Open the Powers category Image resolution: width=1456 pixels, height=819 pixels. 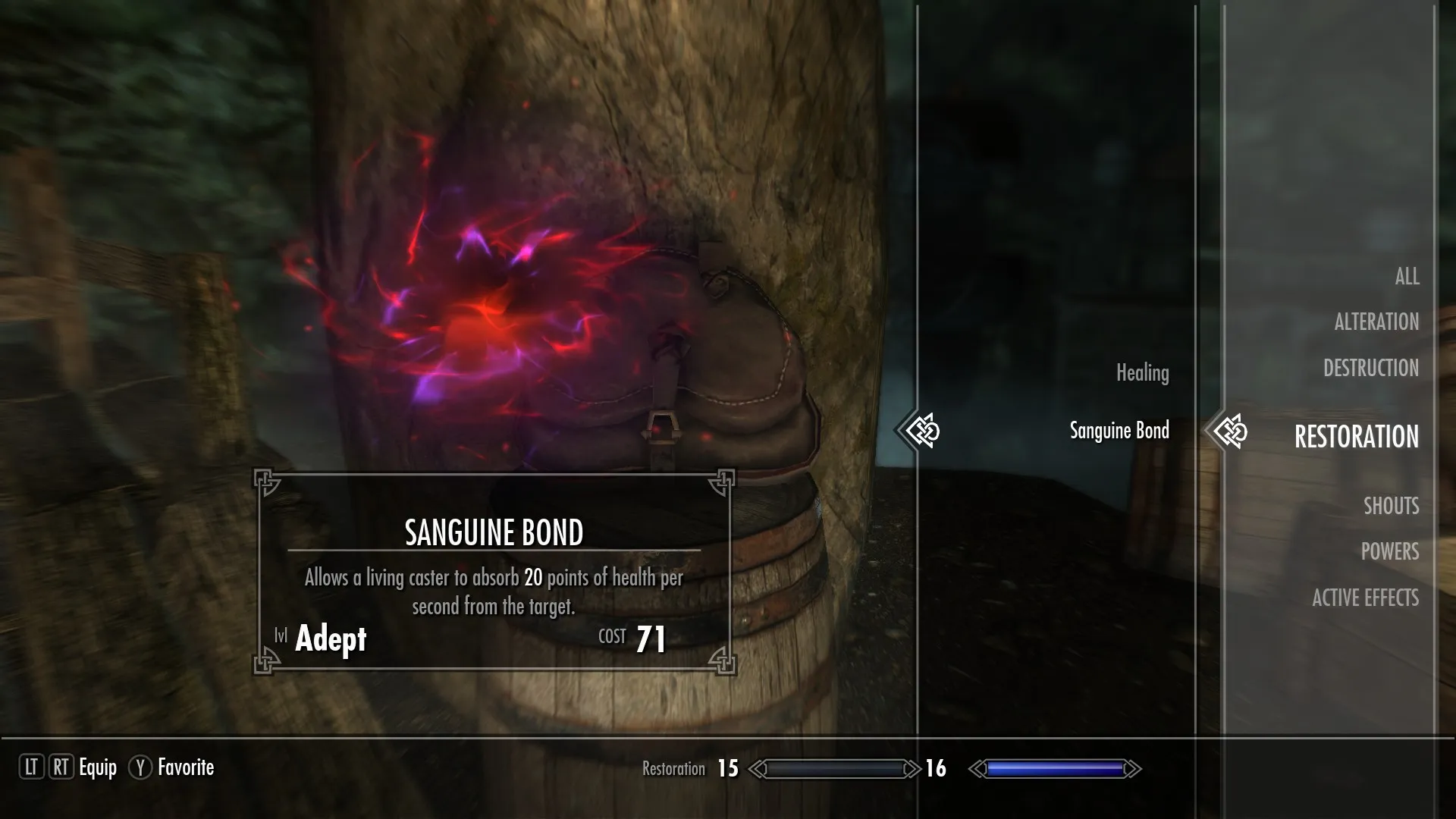click(x=1389, y=552)
